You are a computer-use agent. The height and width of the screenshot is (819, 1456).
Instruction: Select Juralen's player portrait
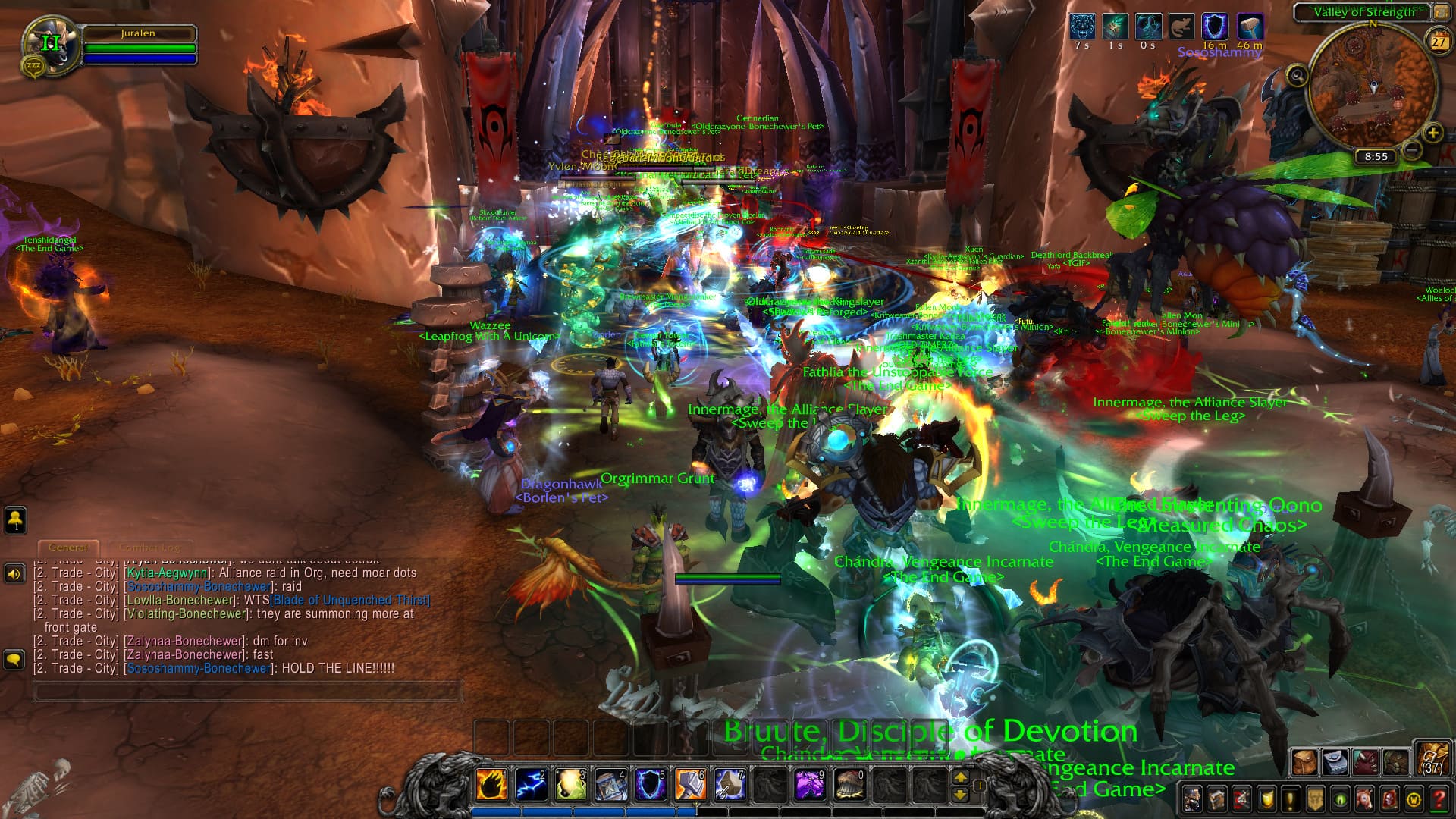click(x=51, y=45)
